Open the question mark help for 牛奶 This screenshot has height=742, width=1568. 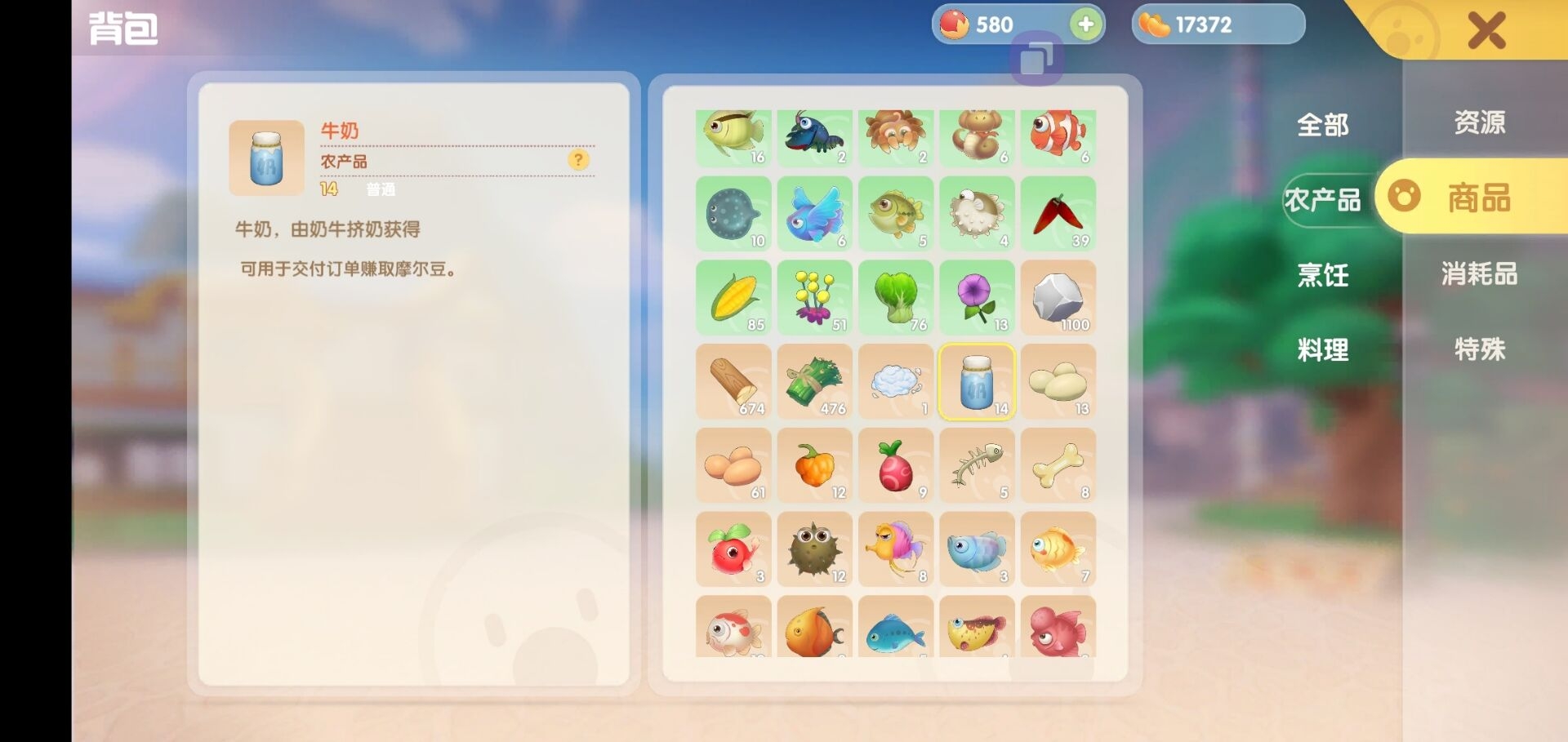(x=578, y=160)
